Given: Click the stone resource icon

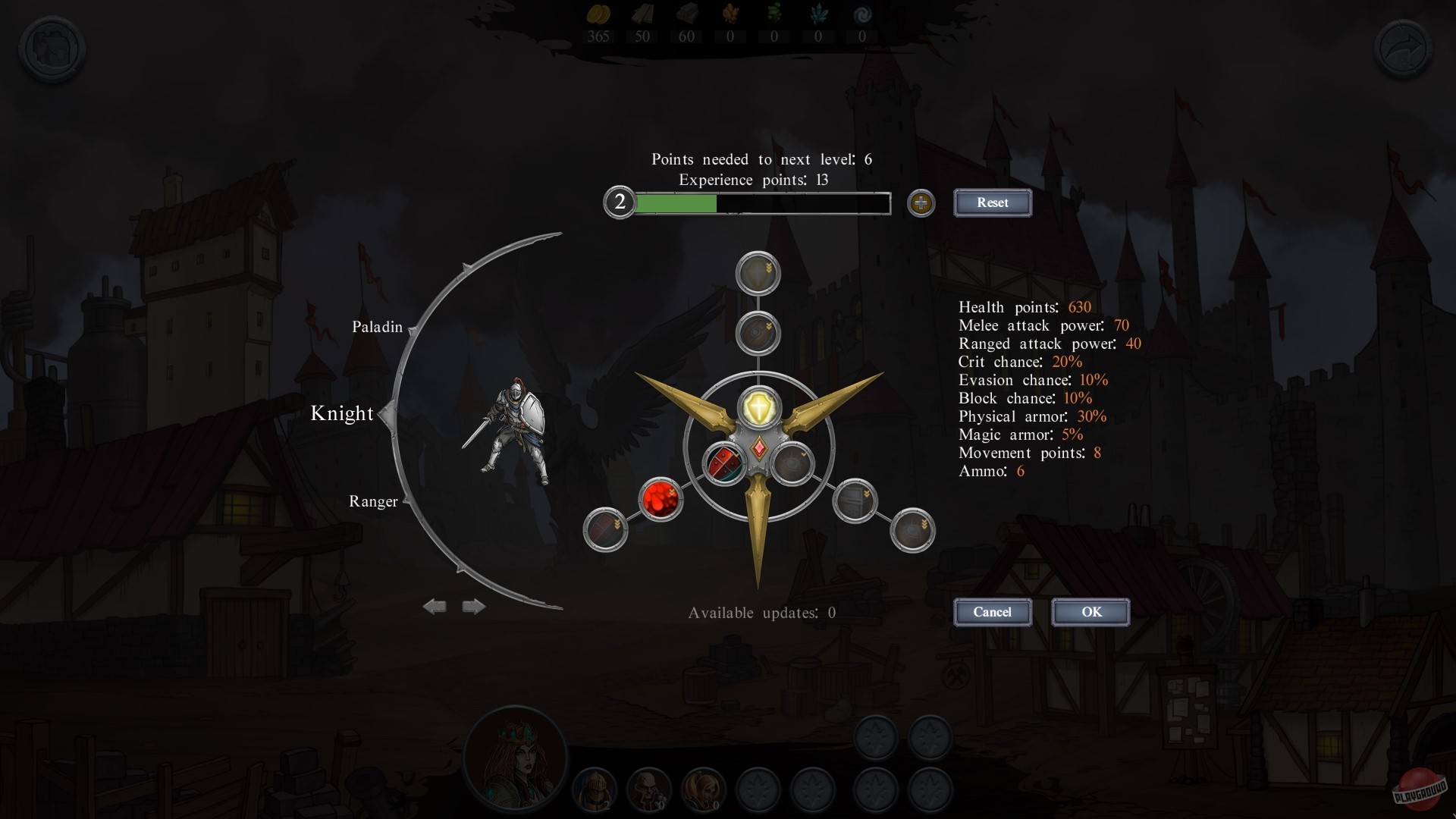Looking at the screenshot, I should (687, 14).
